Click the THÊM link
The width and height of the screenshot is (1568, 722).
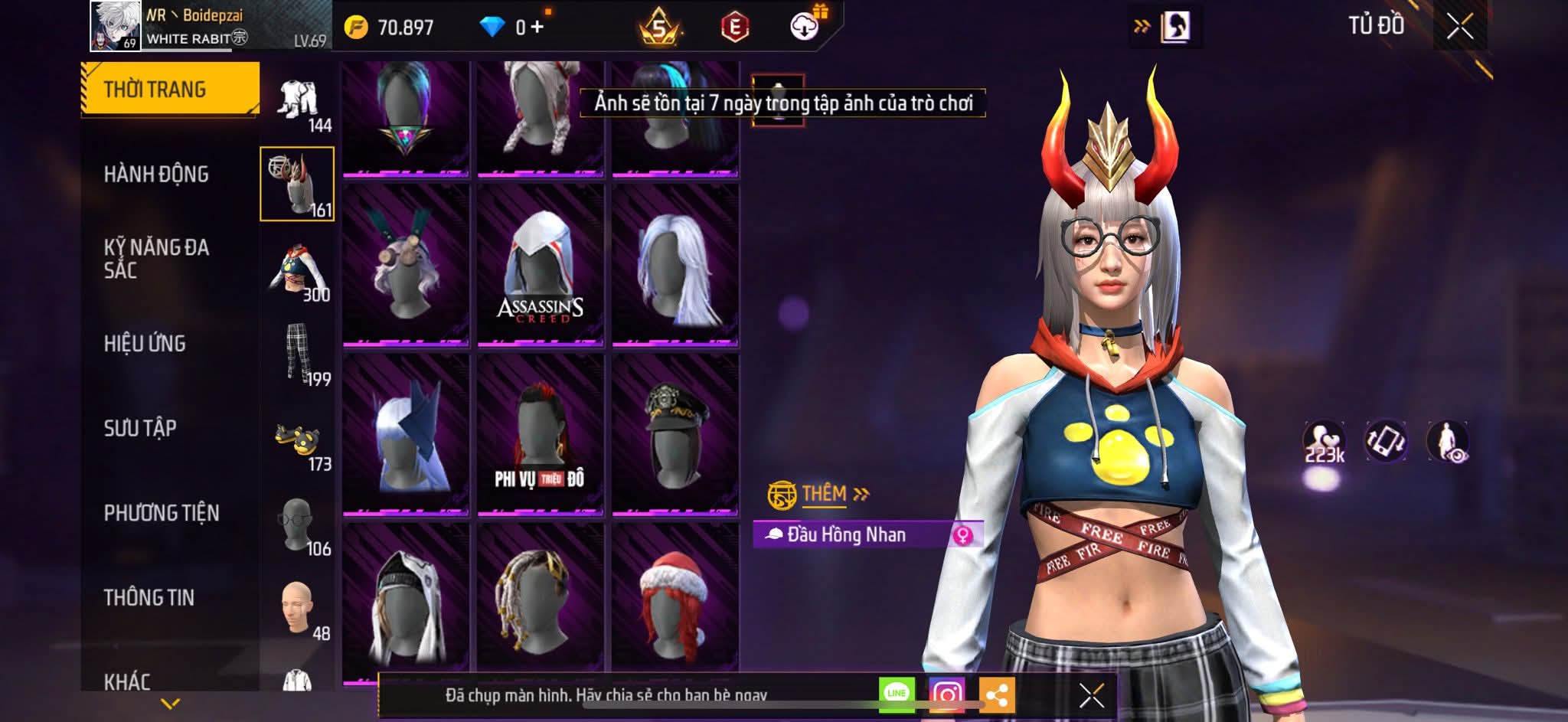[x=825, y=494]
